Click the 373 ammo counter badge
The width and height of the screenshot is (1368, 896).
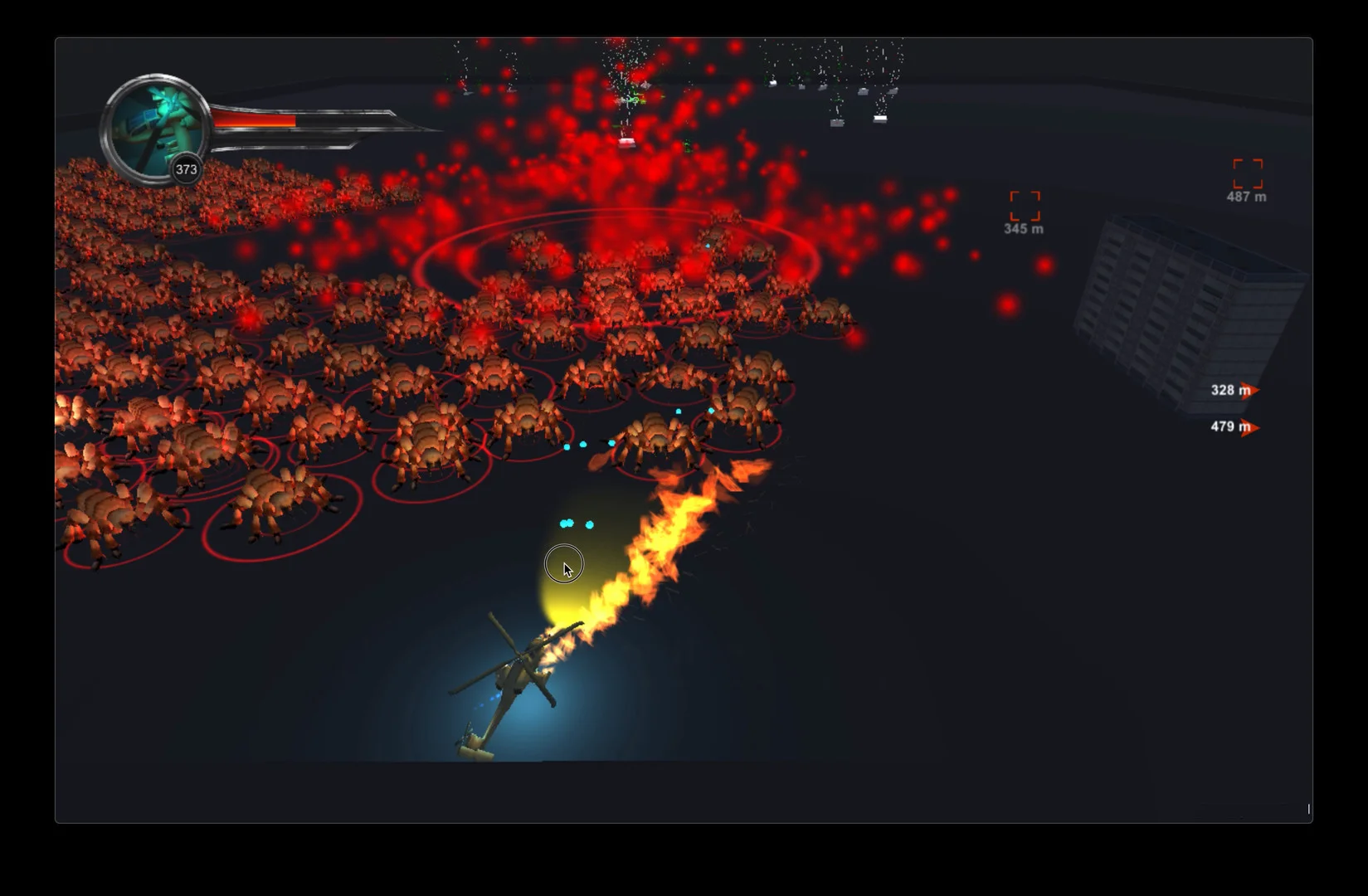click(x=186, y=169)
